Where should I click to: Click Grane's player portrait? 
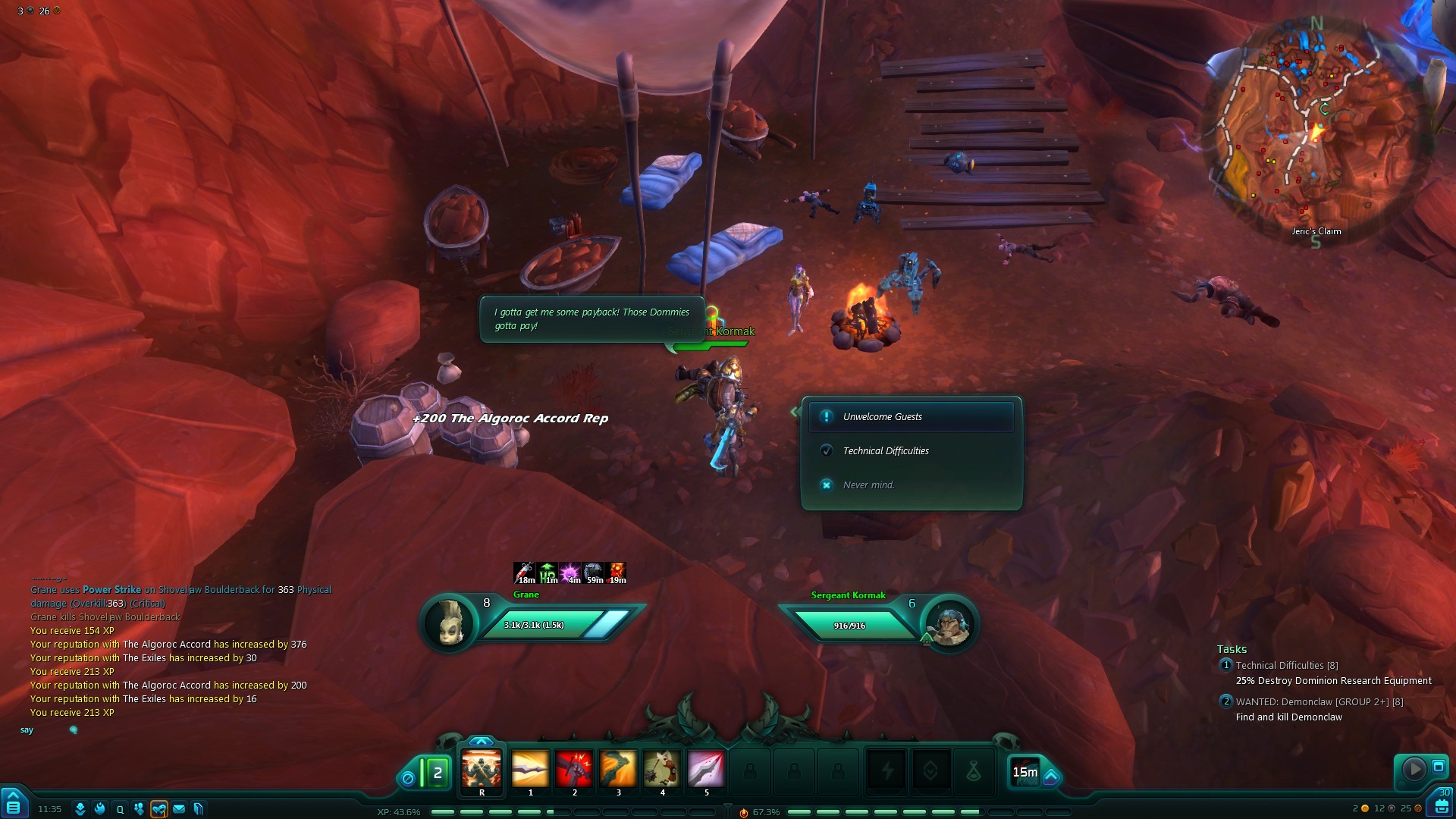pyautogui.click(x=449, y=624)
